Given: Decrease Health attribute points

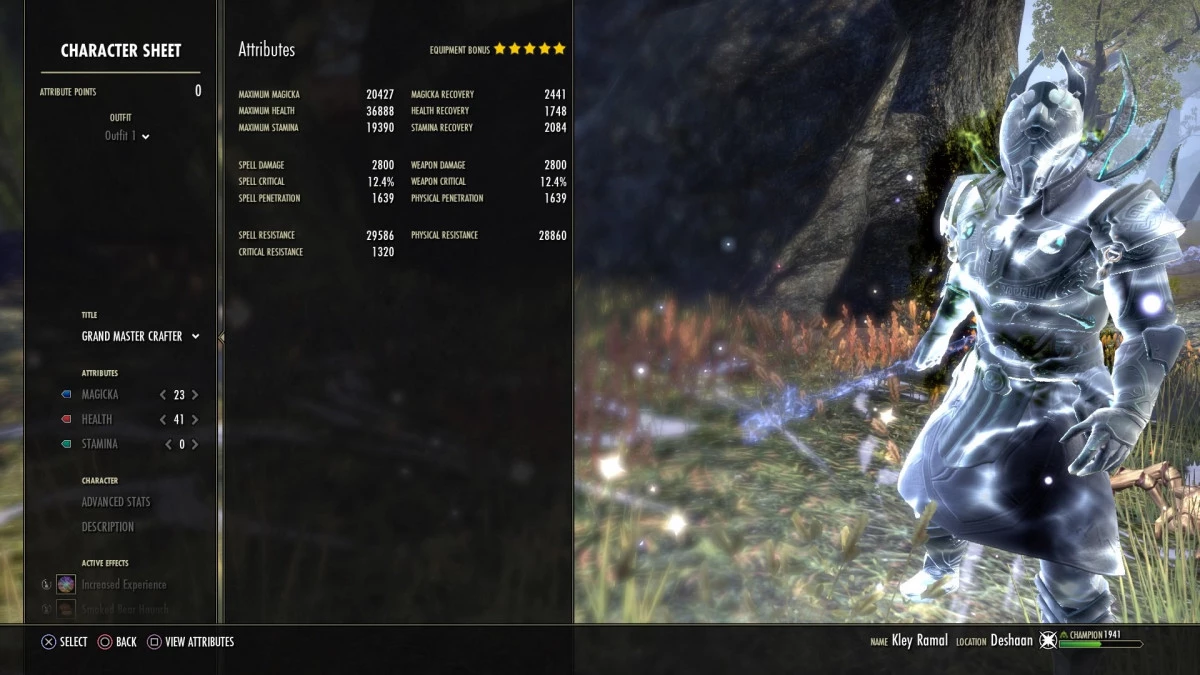Looking at the screenshot, I should pyautogui.click(x=163, y=420).
